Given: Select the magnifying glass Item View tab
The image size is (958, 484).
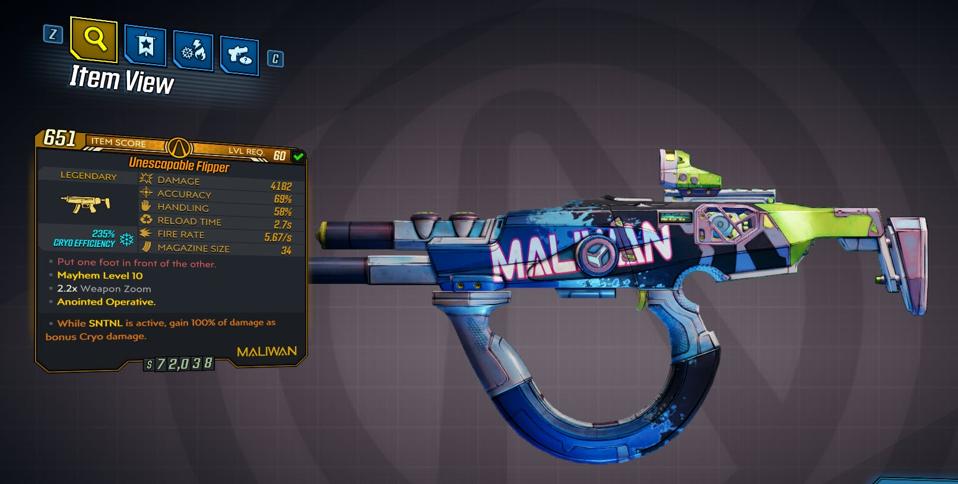Looking at the screenshot, I should pos(94,40).
